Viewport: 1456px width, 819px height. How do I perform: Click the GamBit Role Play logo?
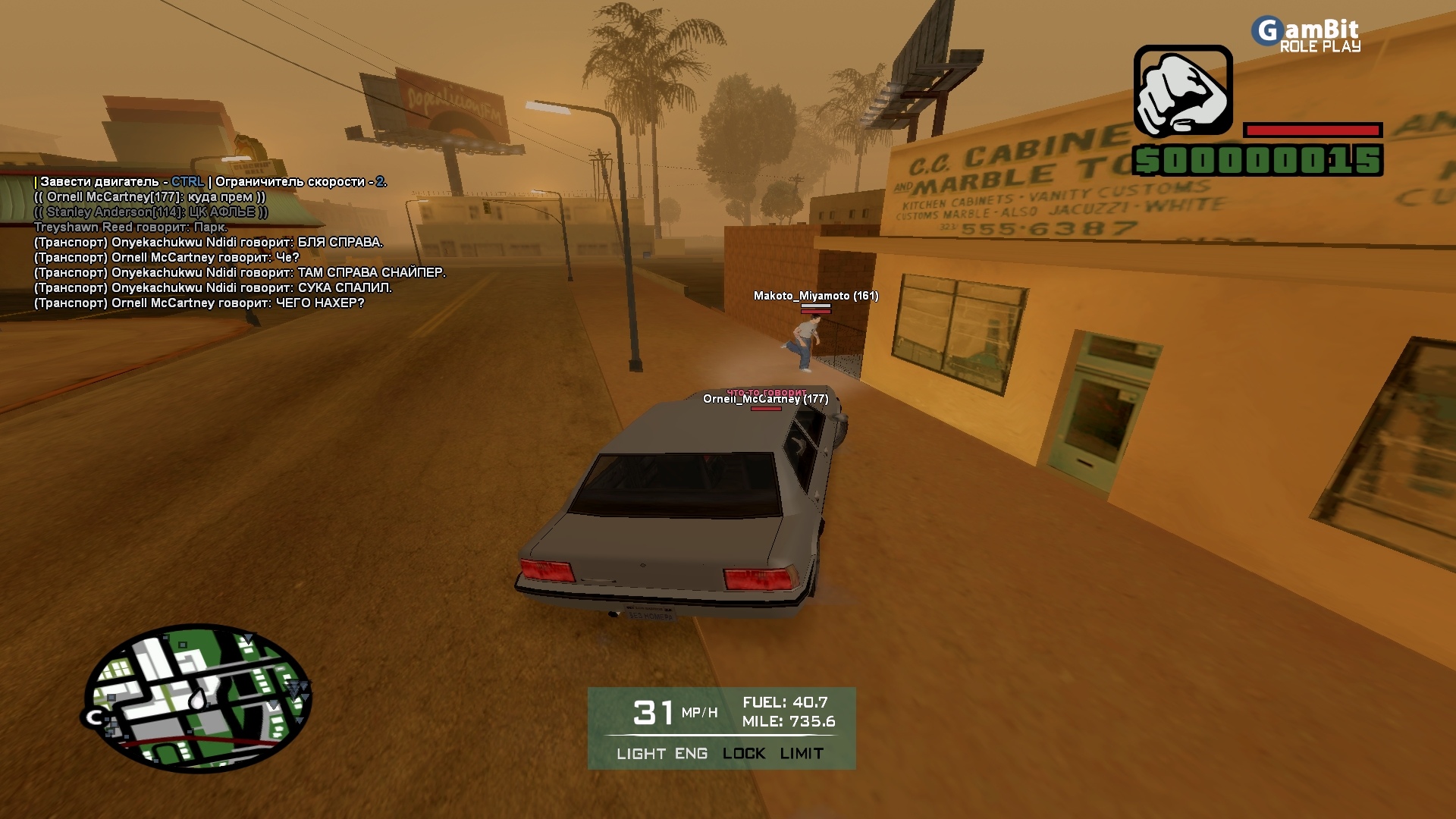click(1307, 35)
